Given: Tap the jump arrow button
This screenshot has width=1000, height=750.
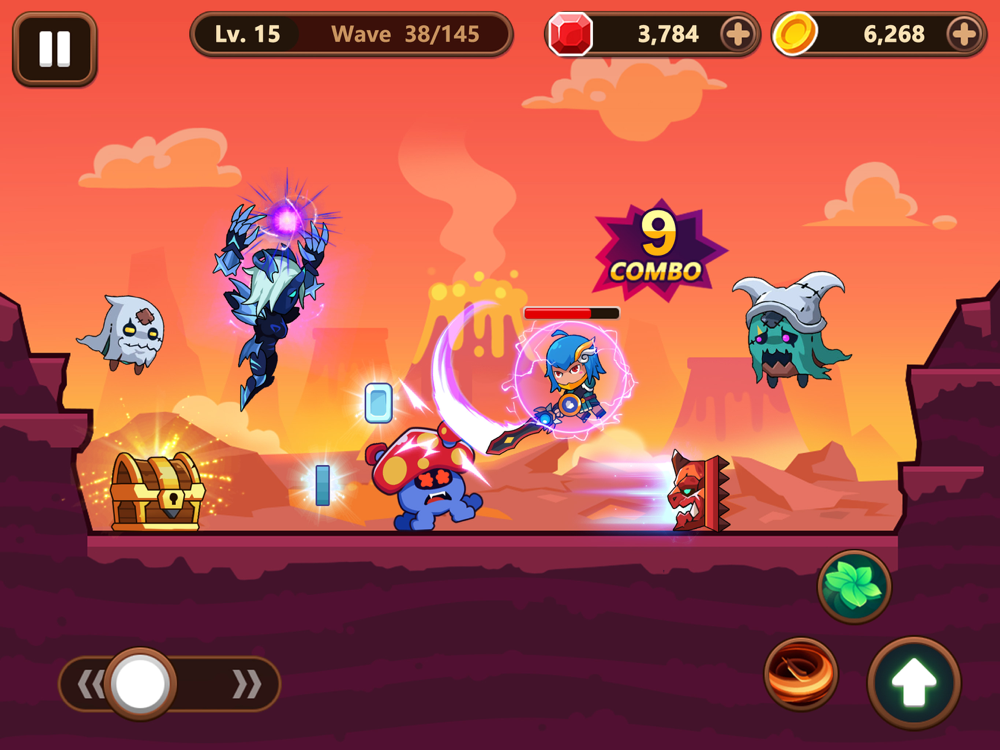Looking at the screenshot, I should point(914,682).
